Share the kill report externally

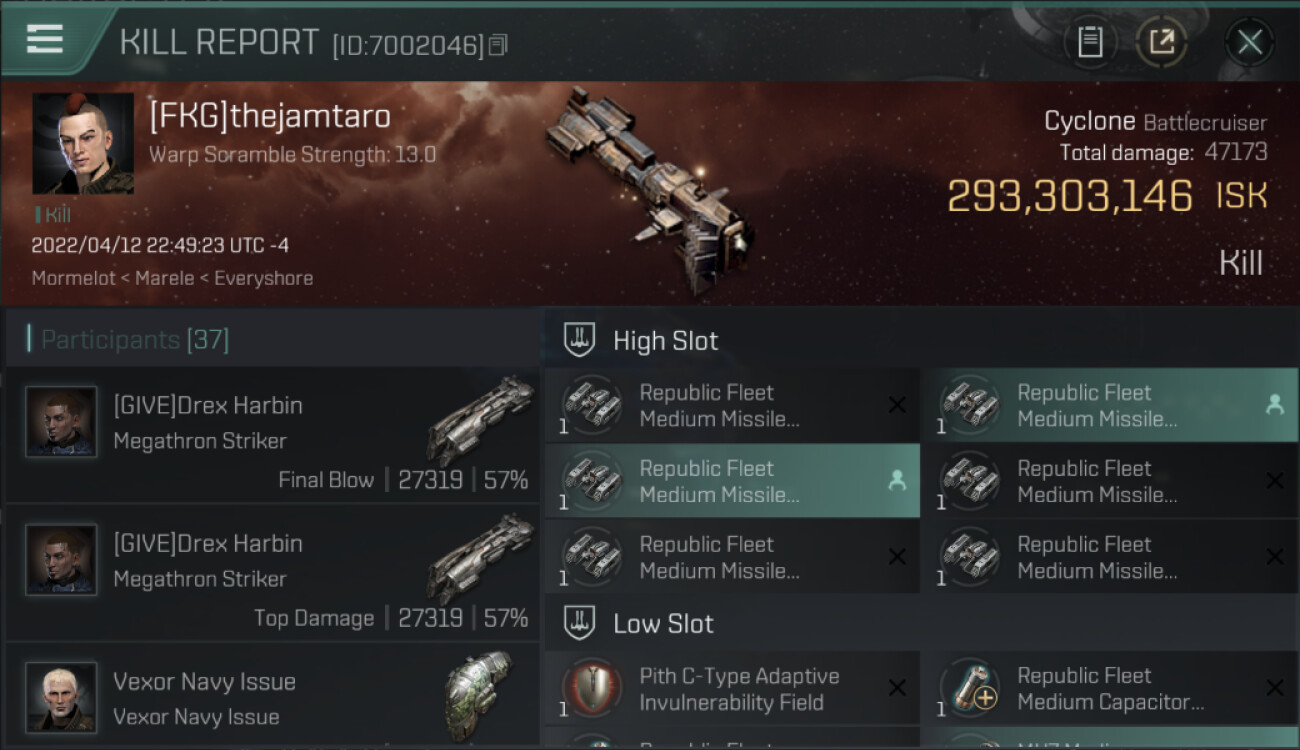click(1162, 42)
